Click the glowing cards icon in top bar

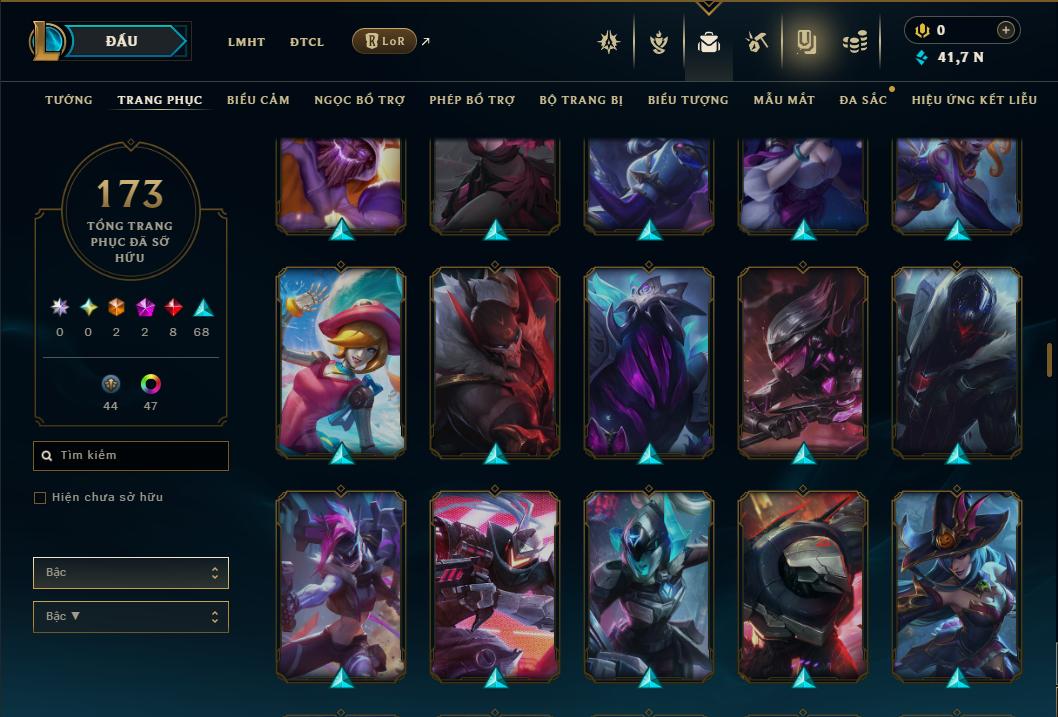click(806, 42)
